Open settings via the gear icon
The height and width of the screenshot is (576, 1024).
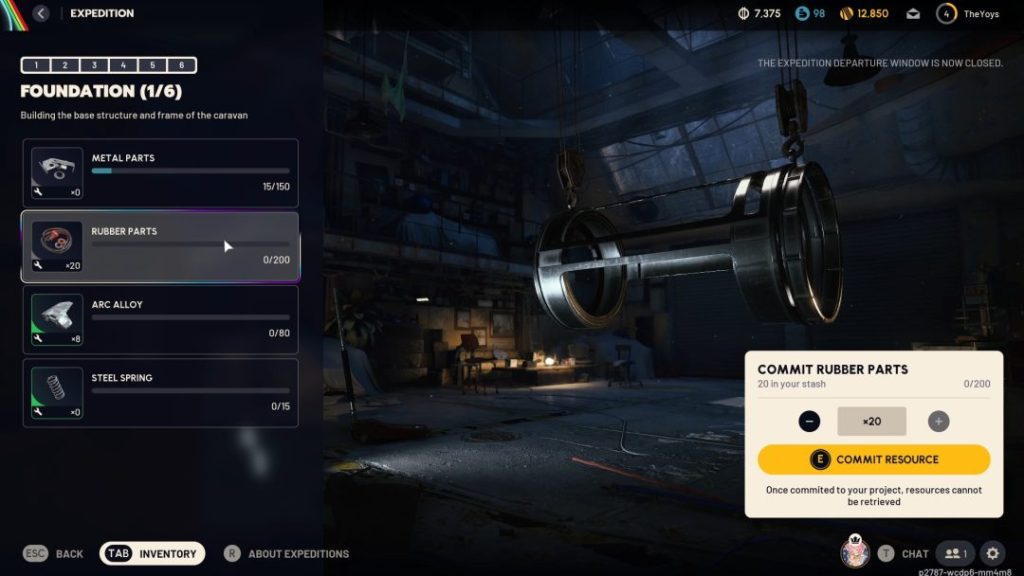pos(992,553)
